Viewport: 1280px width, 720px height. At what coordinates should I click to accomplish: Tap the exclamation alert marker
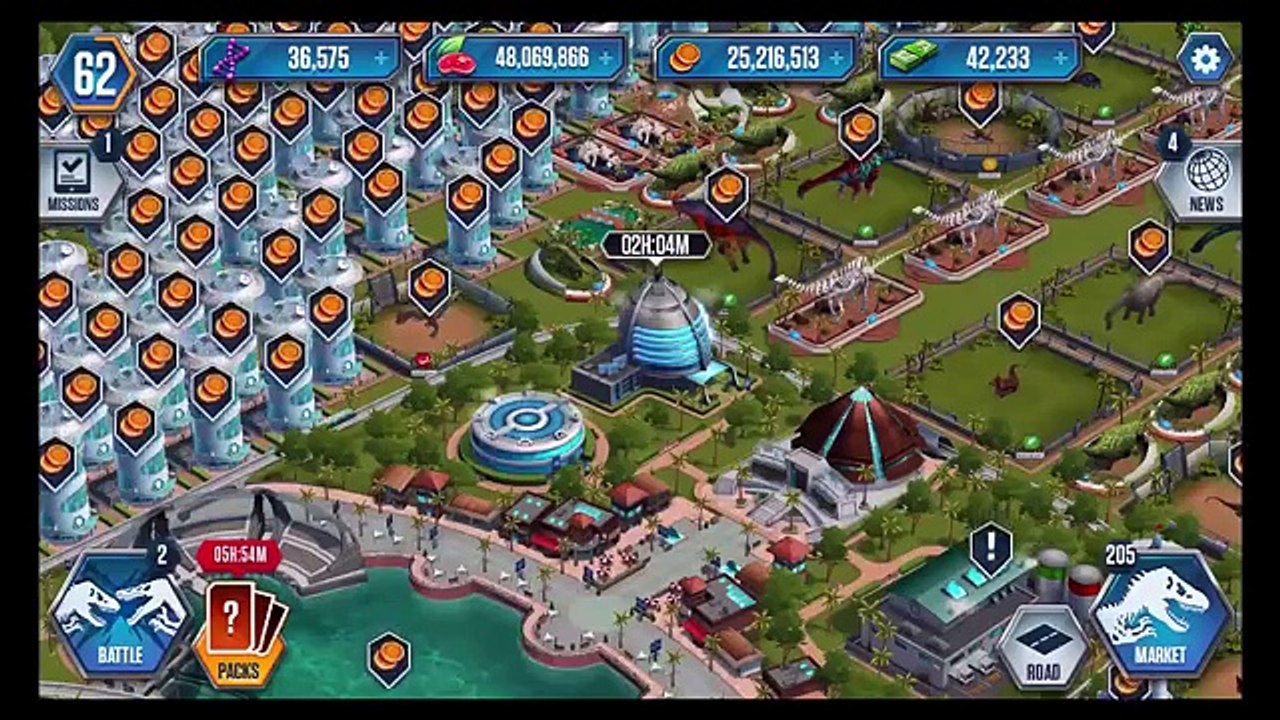tap(991, 549)
